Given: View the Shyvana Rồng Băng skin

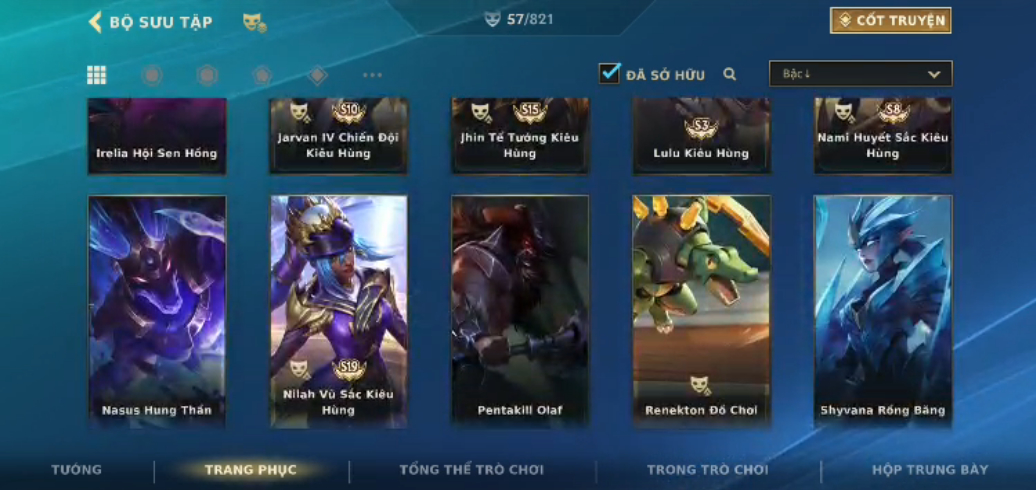Looking at the screenshot, I should point(883,311).
